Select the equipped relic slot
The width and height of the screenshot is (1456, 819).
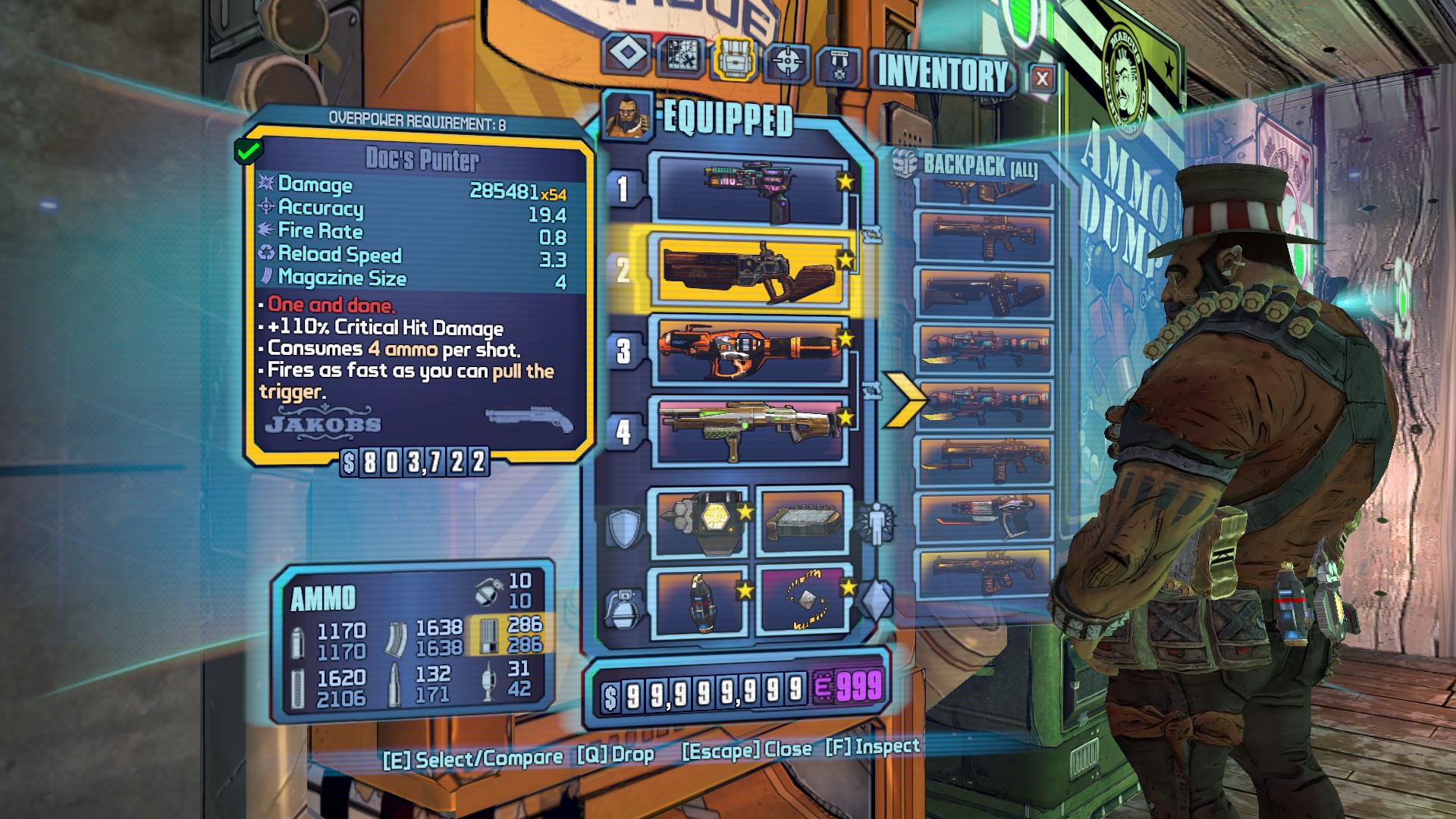tap(805, 602)
